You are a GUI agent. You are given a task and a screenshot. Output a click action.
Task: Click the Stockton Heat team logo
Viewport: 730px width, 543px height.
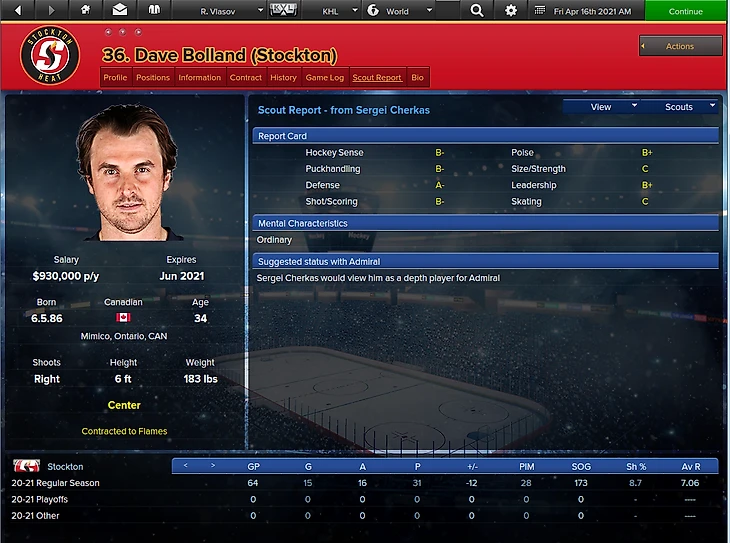pyautogui.click(x=49, y=55)
